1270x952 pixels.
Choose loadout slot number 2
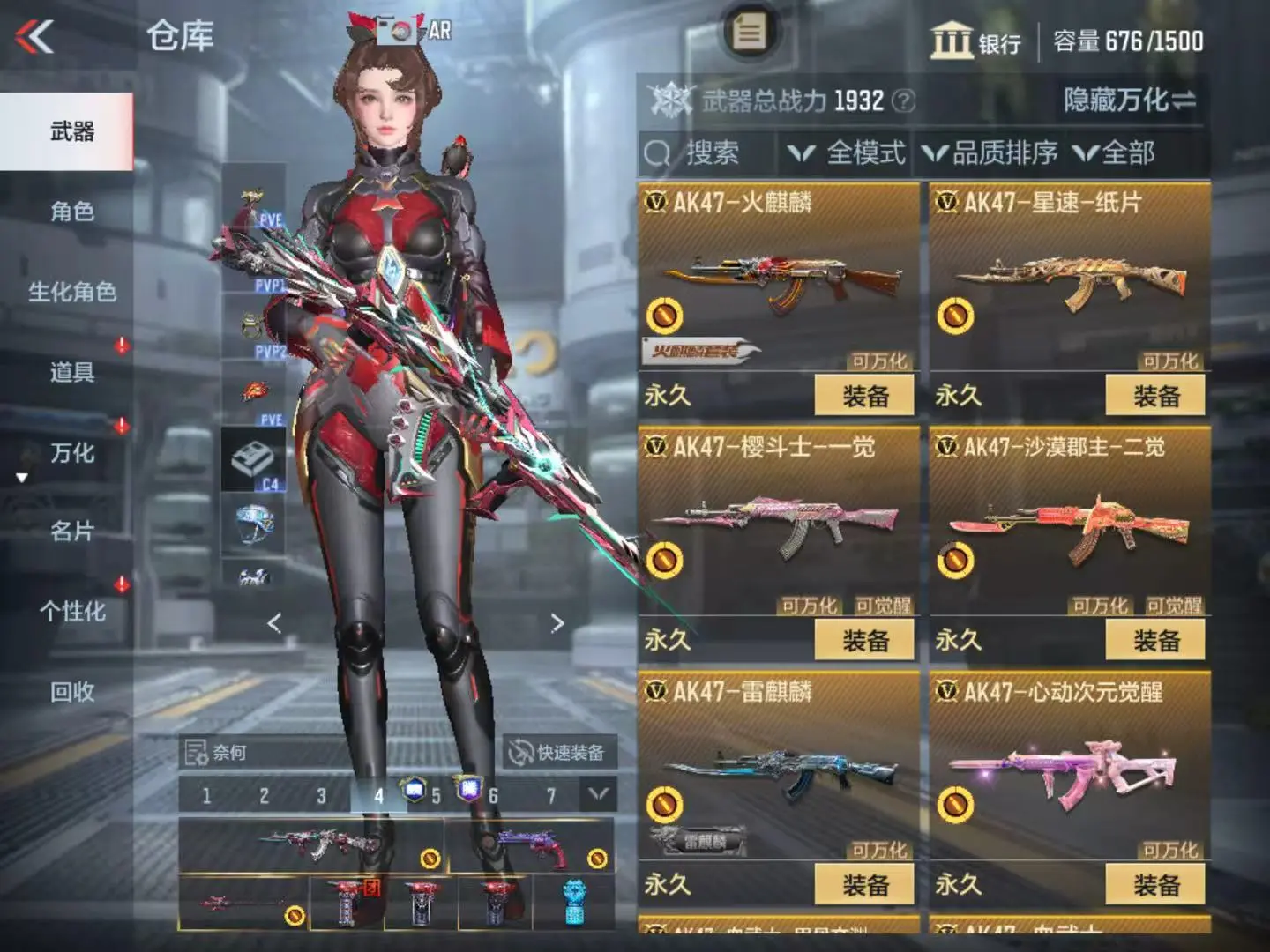tap(264, 796)
